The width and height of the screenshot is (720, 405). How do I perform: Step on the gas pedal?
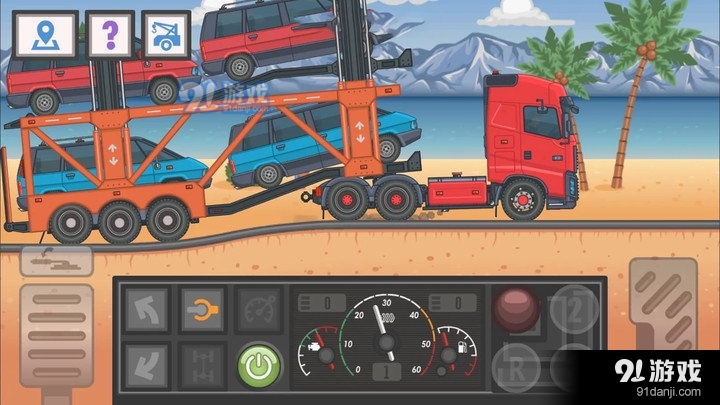coord(663,325)
